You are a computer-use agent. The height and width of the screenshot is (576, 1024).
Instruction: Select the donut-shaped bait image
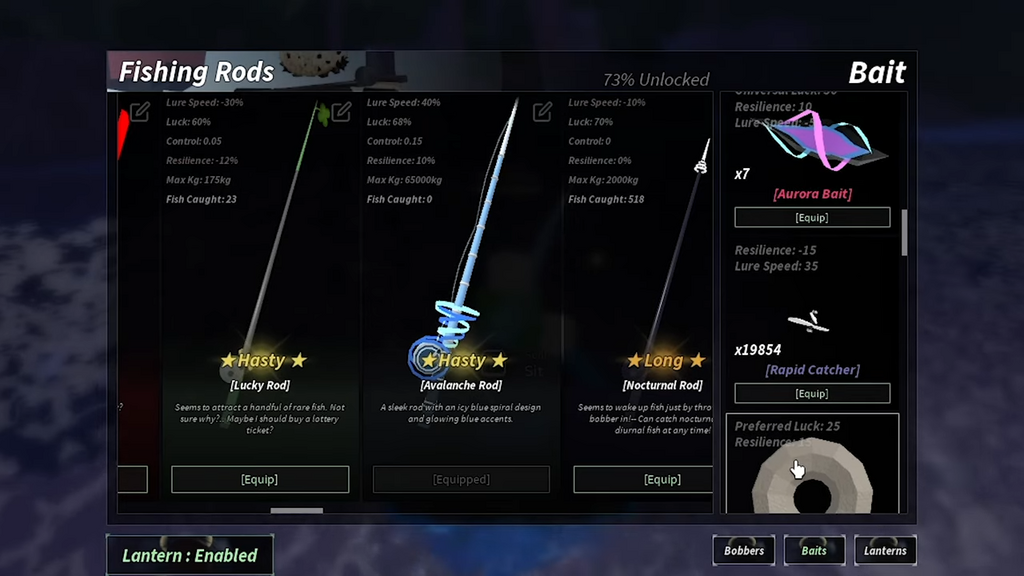pos(812,480)
